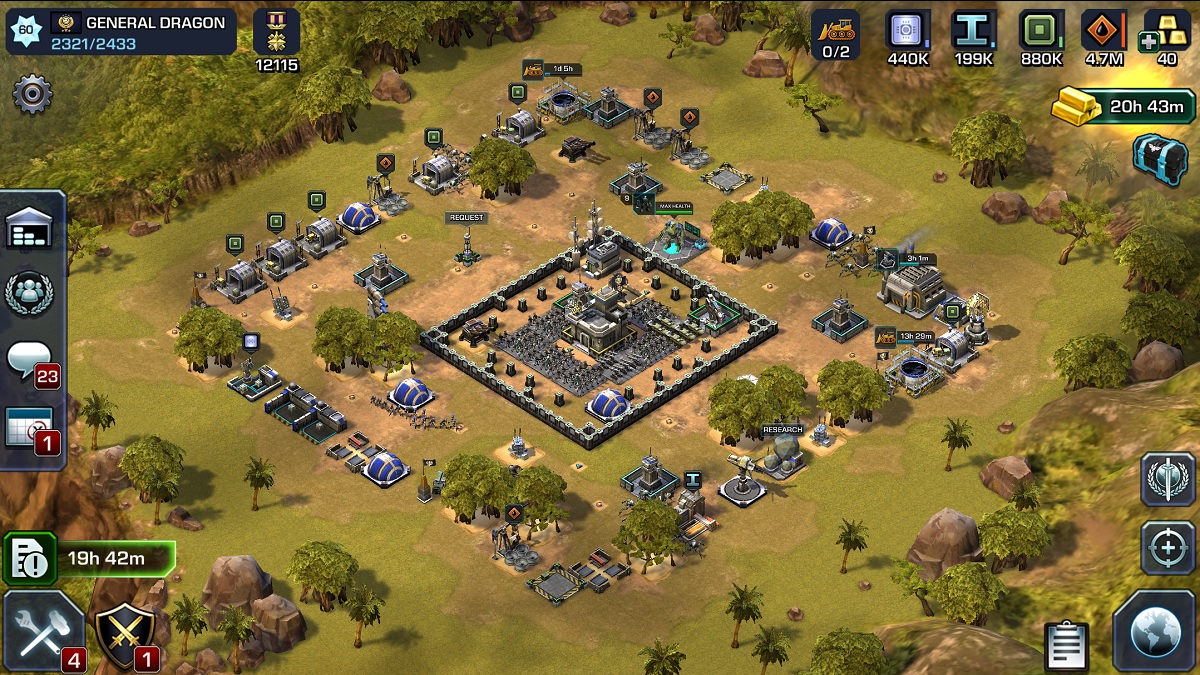Open chat with 23 unread messages
1200x675 pixels.
tap(32, 361)
